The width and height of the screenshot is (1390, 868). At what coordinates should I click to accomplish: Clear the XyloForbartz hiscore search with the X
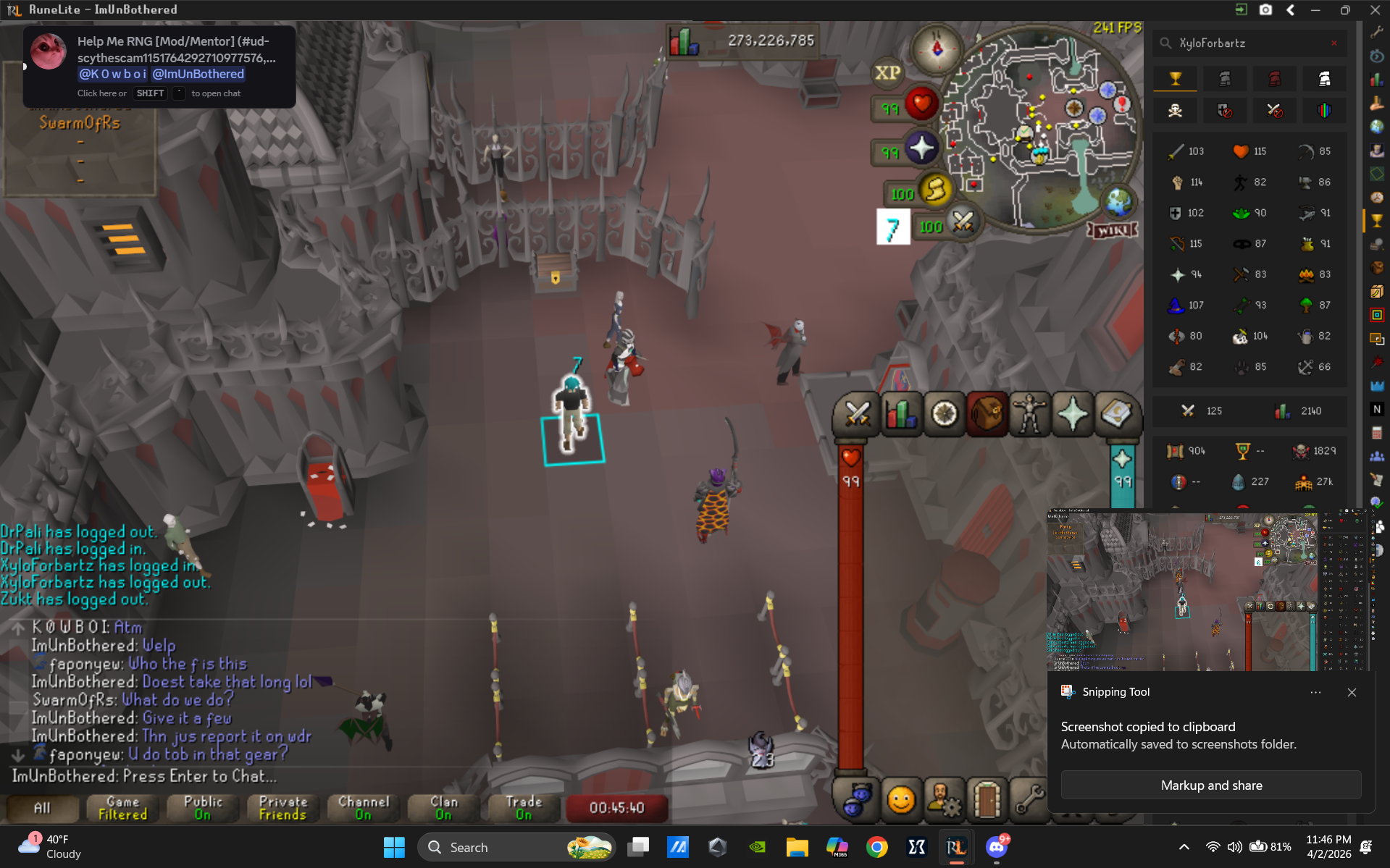point(1334,43)
